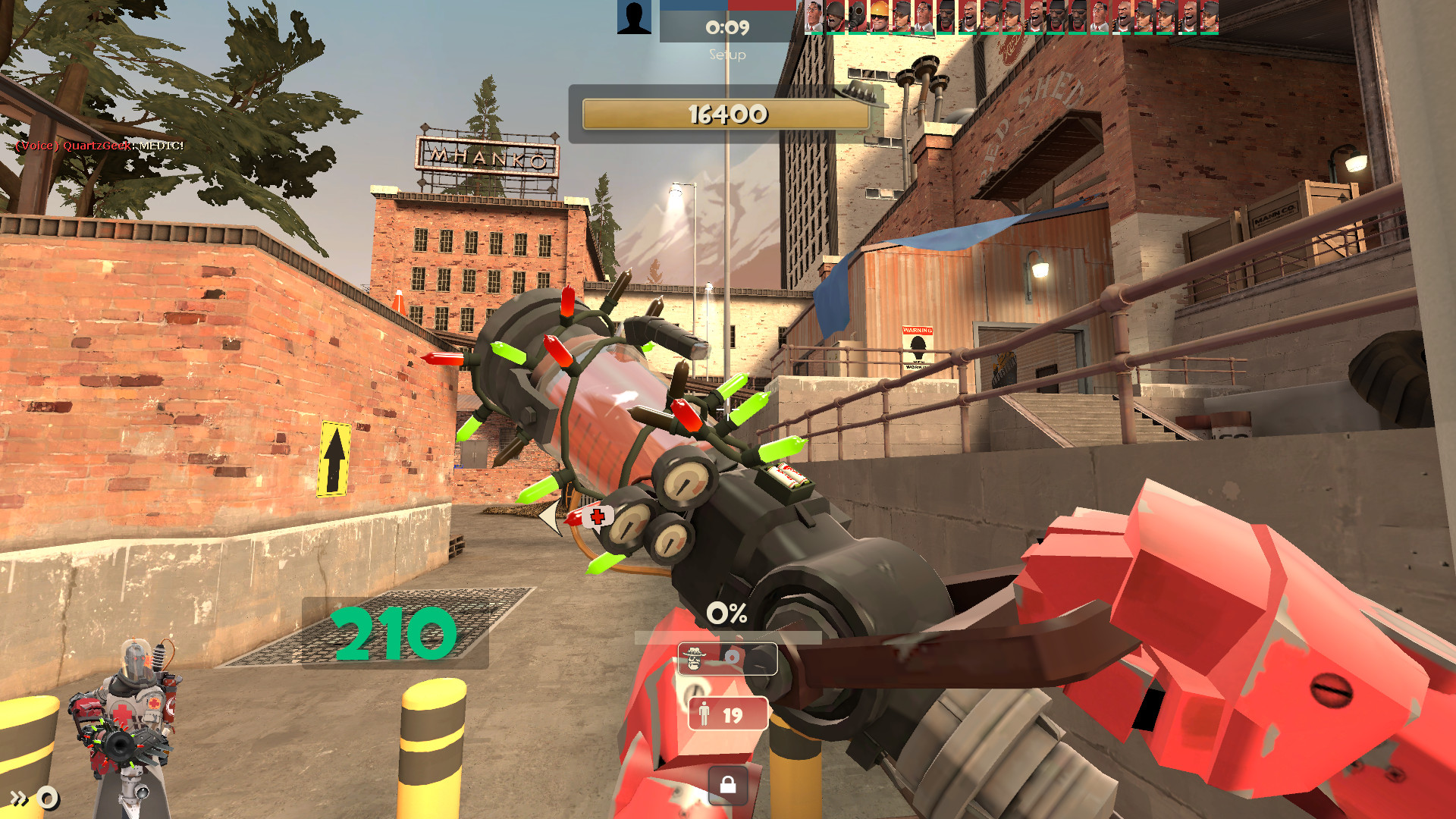Select the hard-hat Engineer avatar icon
1456x819 pixels.
(880, 17)
